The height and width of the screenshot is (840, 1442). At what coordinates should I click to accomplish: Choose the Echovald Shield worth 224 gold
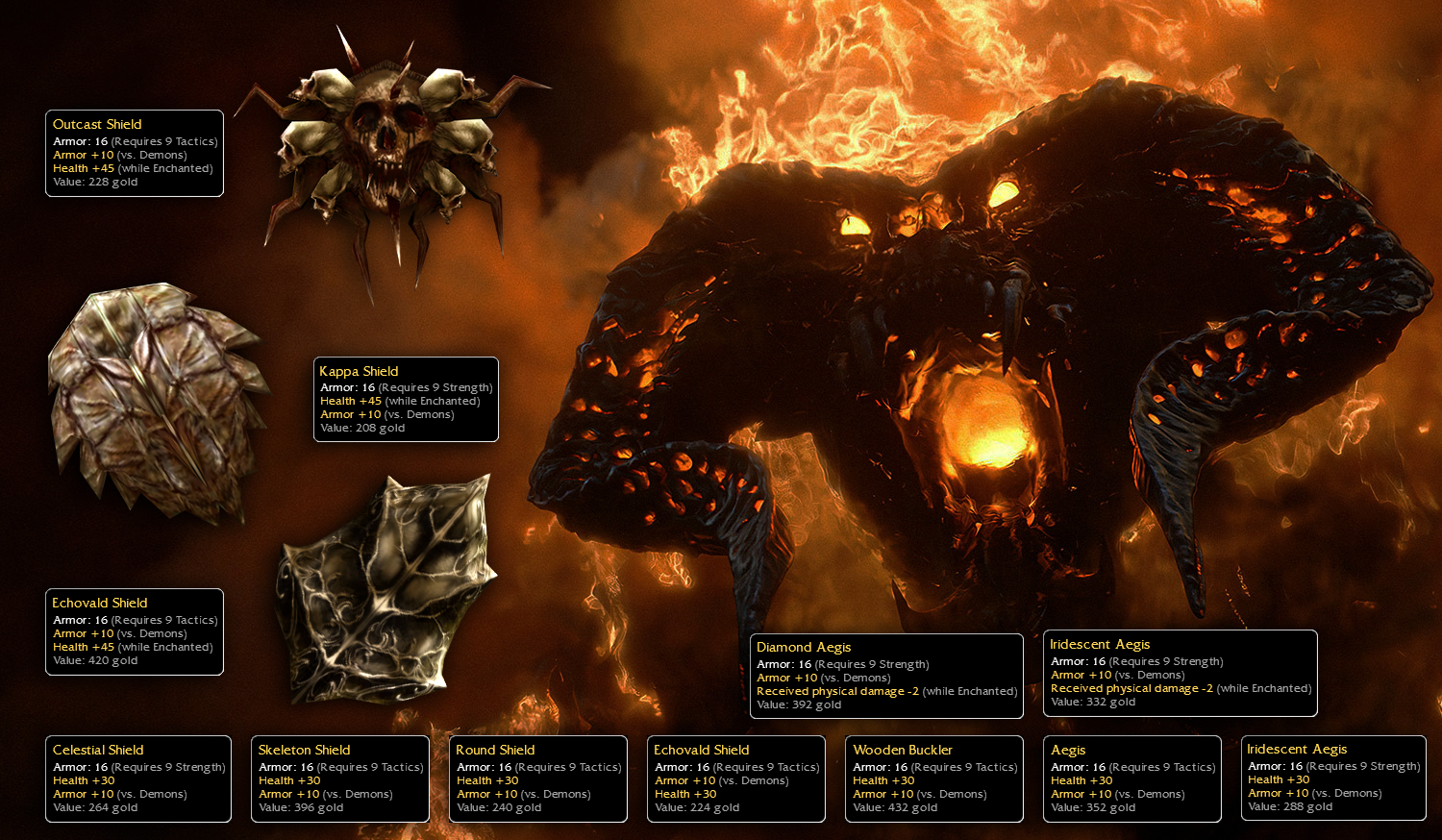[736, 778]
